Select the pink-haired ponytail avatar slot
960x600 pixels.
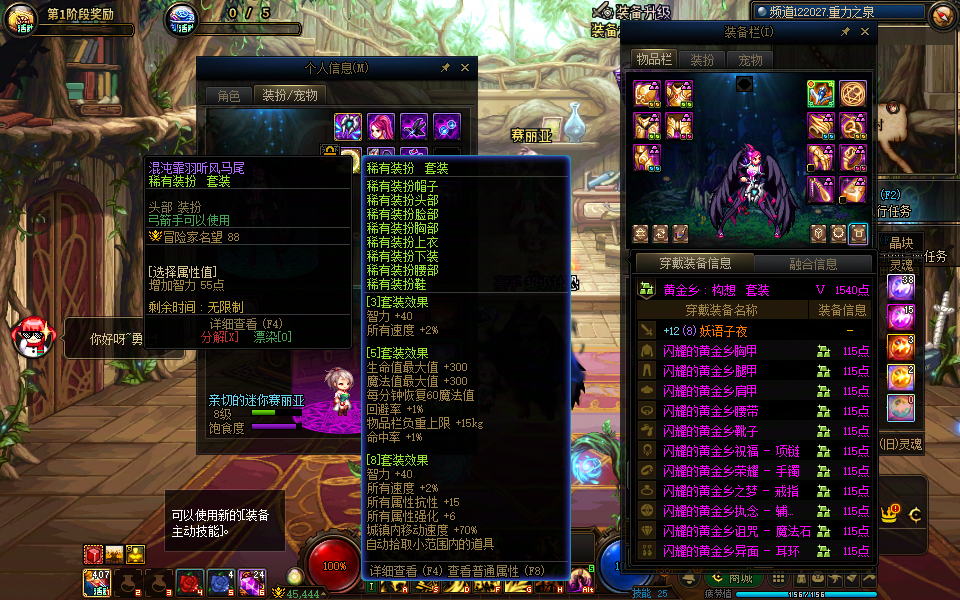[381, 127]
